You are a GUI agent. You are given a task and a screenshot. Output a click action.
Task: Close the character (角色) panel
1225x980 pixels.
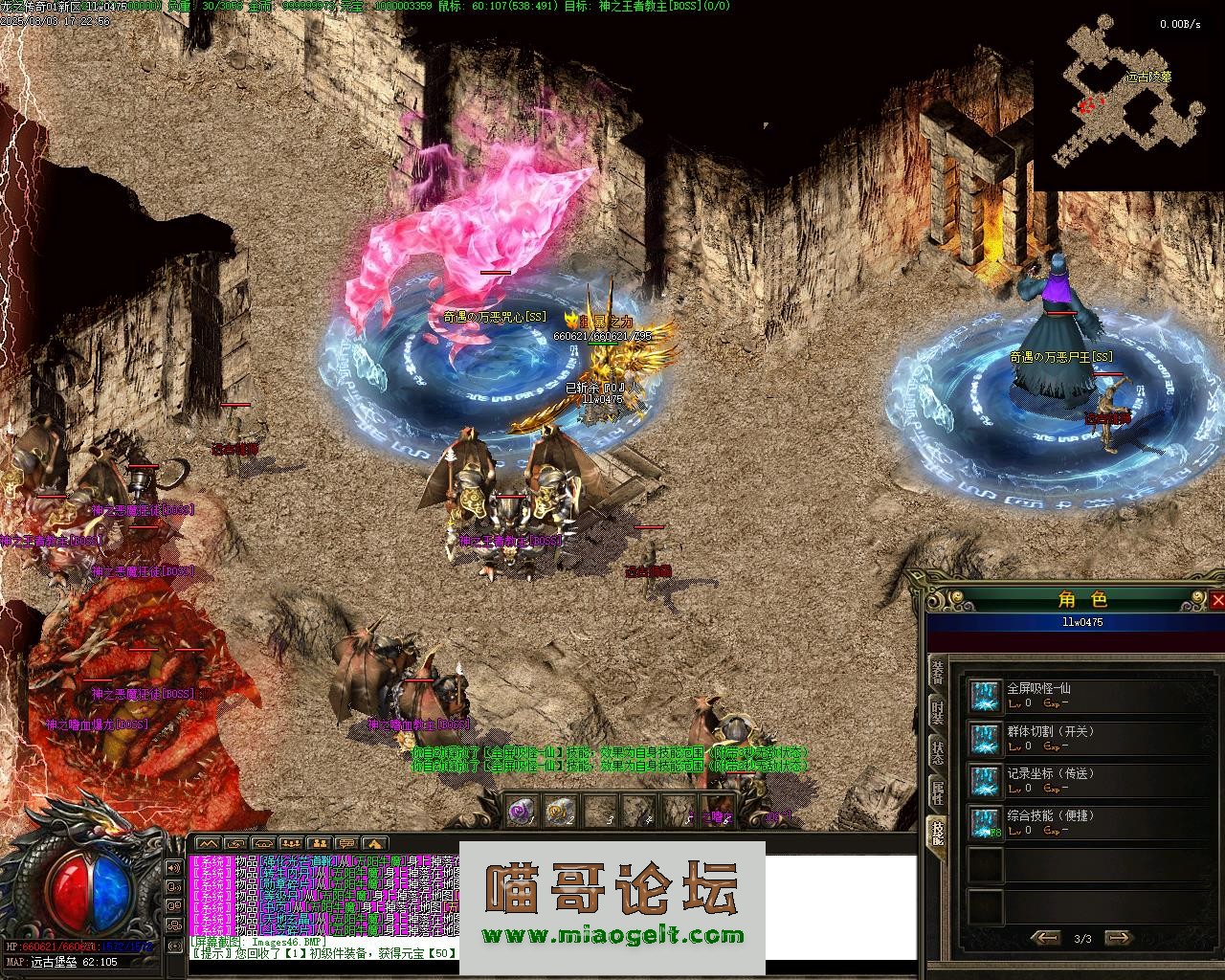pos(1216,600)
